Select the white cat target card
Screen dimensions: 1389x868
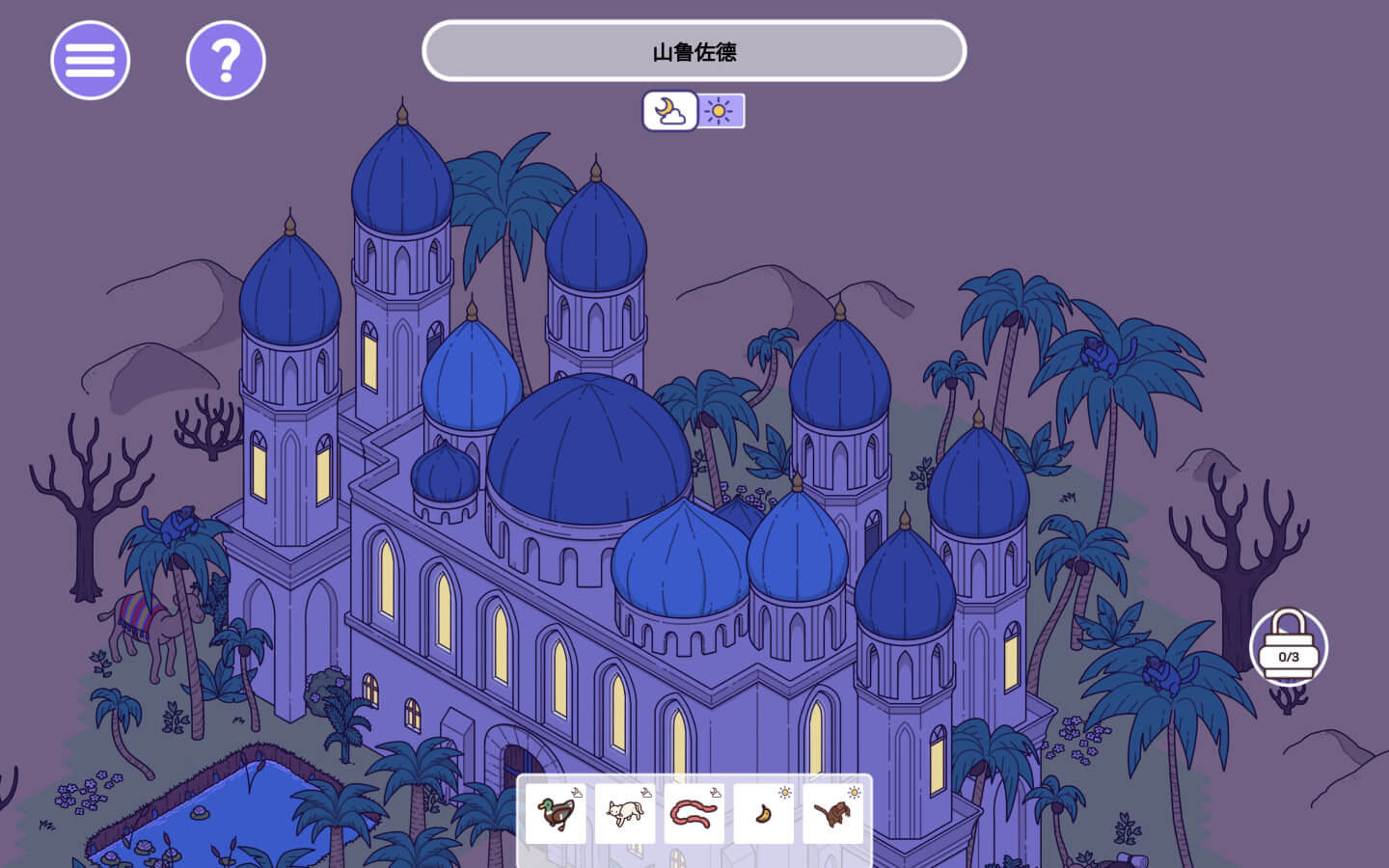[x=625, y=813]
